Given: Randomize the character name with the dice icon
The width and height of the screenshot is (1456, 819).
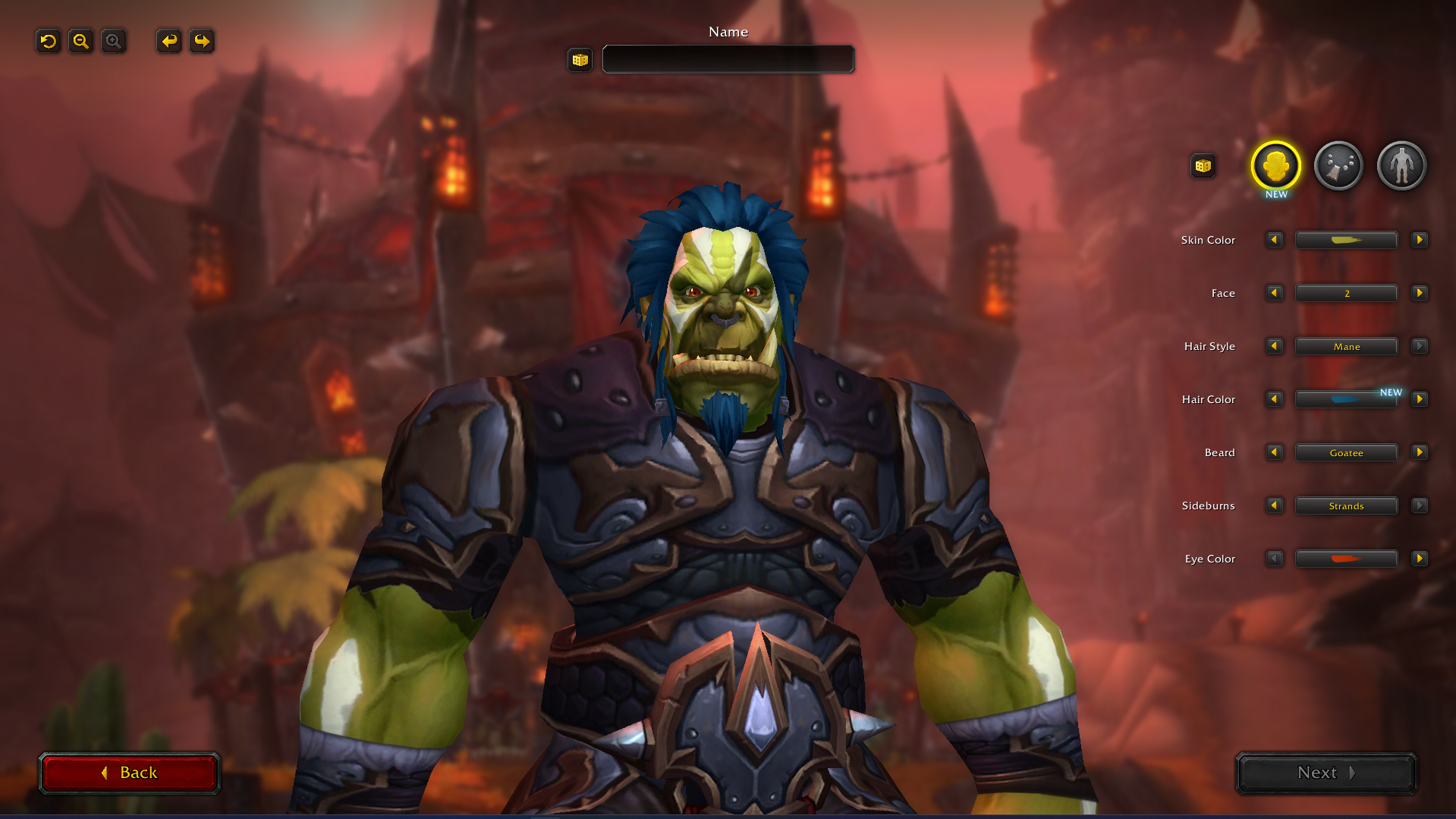Looking at the screenshot, I should [x=579, y=59].
